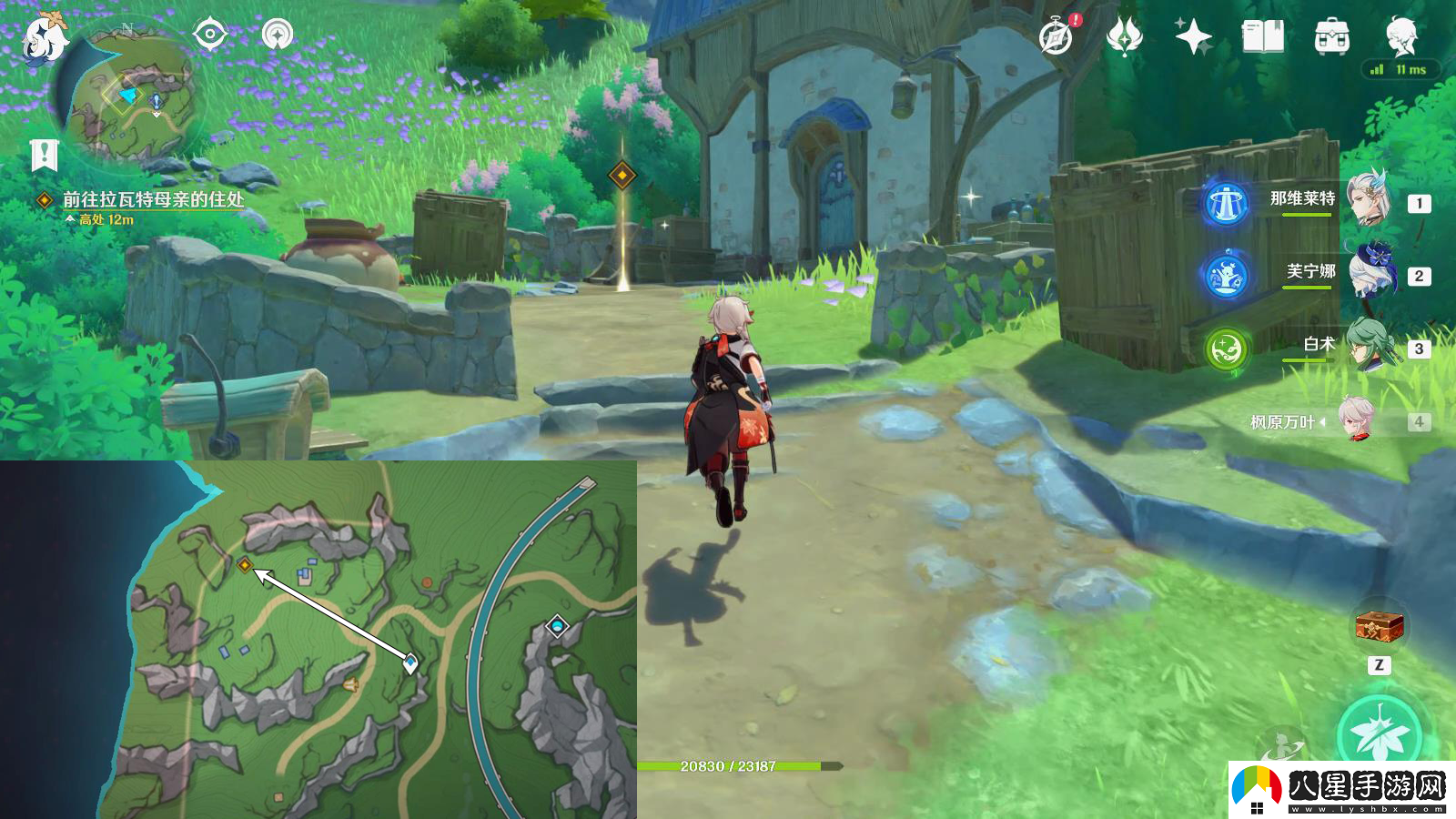Open the inventory backpack icon
Image resolution: width=1456 pixels, height=819 pixels.
(1331, 37)
